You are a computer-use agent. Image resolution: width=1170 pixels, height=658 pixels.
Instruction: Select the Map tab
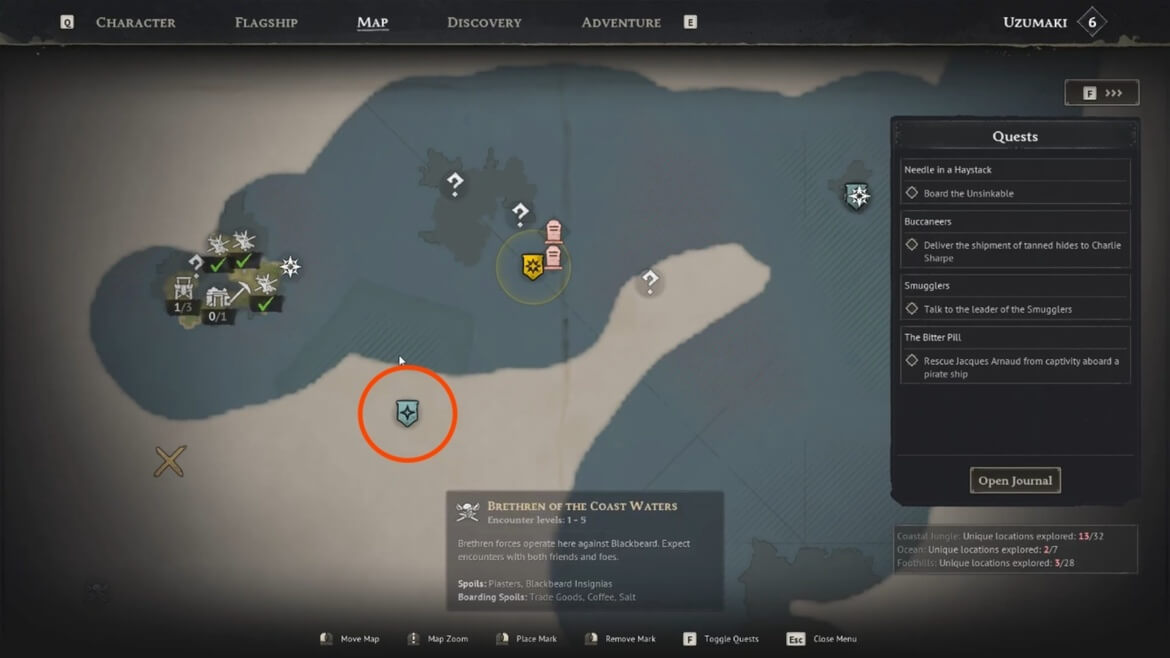click(x=372, y=22)
